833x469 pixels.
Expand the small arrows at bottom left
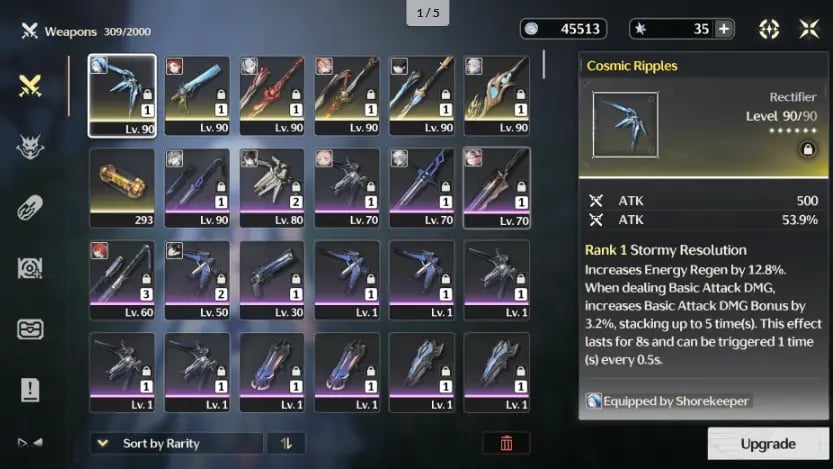point(30,441)
